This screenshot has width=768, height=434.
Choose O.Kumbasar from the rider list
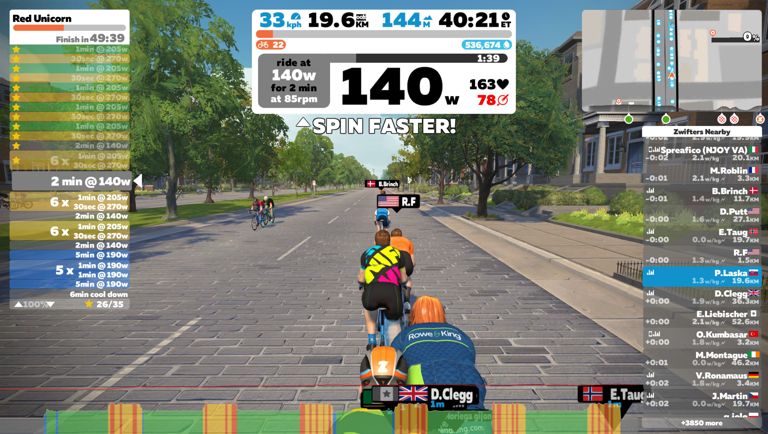click(702, 338)
